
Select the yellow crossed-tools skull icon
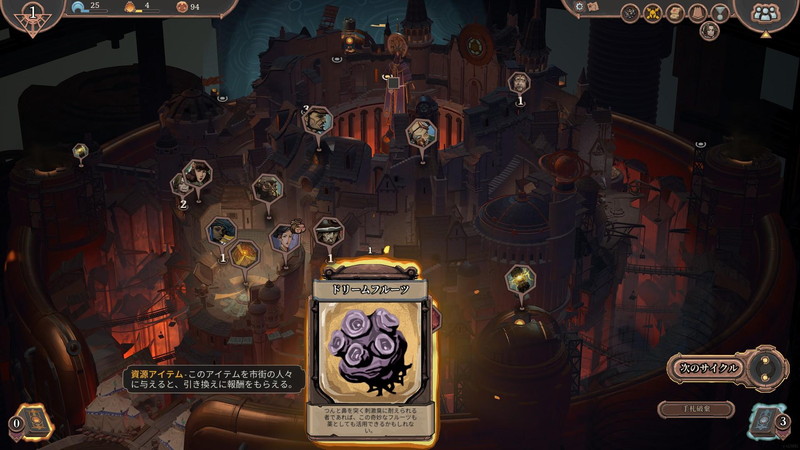tap(653, 13)
